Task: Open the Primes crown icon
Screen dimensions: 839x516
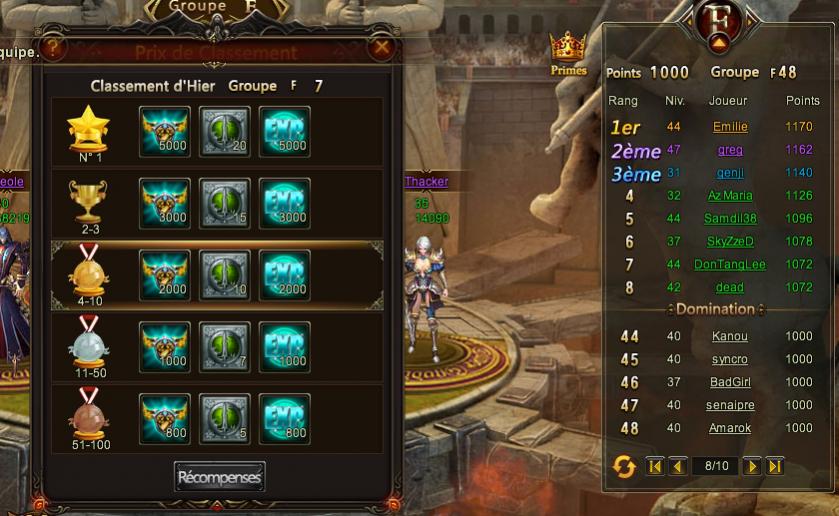Action: (568, 53)
